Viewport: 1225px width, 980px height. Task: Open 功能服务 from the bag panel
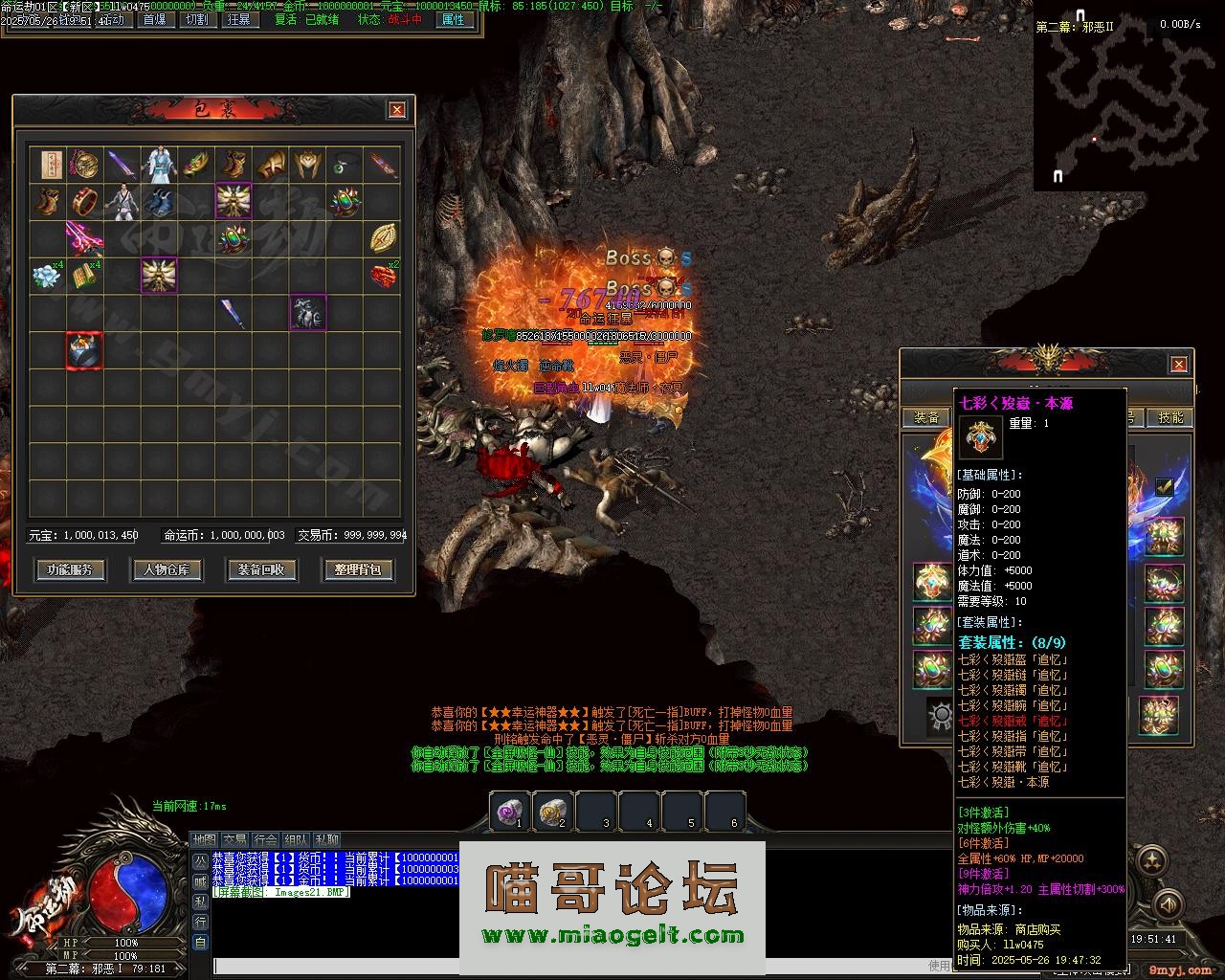pyautogui.click(x=70, y=569)
